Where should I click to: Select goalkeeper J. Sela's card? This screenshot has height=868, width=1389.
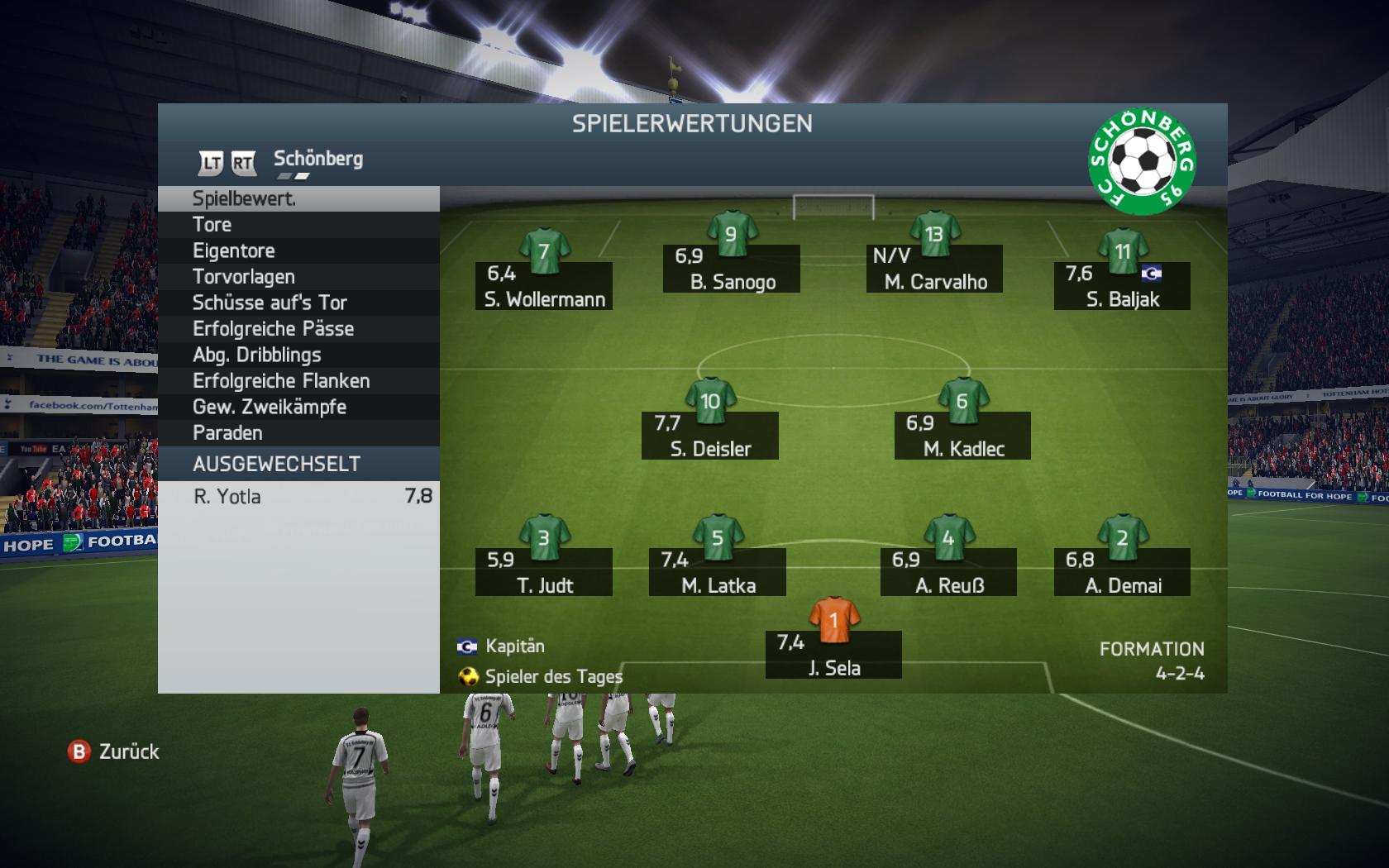click(833, 654)
